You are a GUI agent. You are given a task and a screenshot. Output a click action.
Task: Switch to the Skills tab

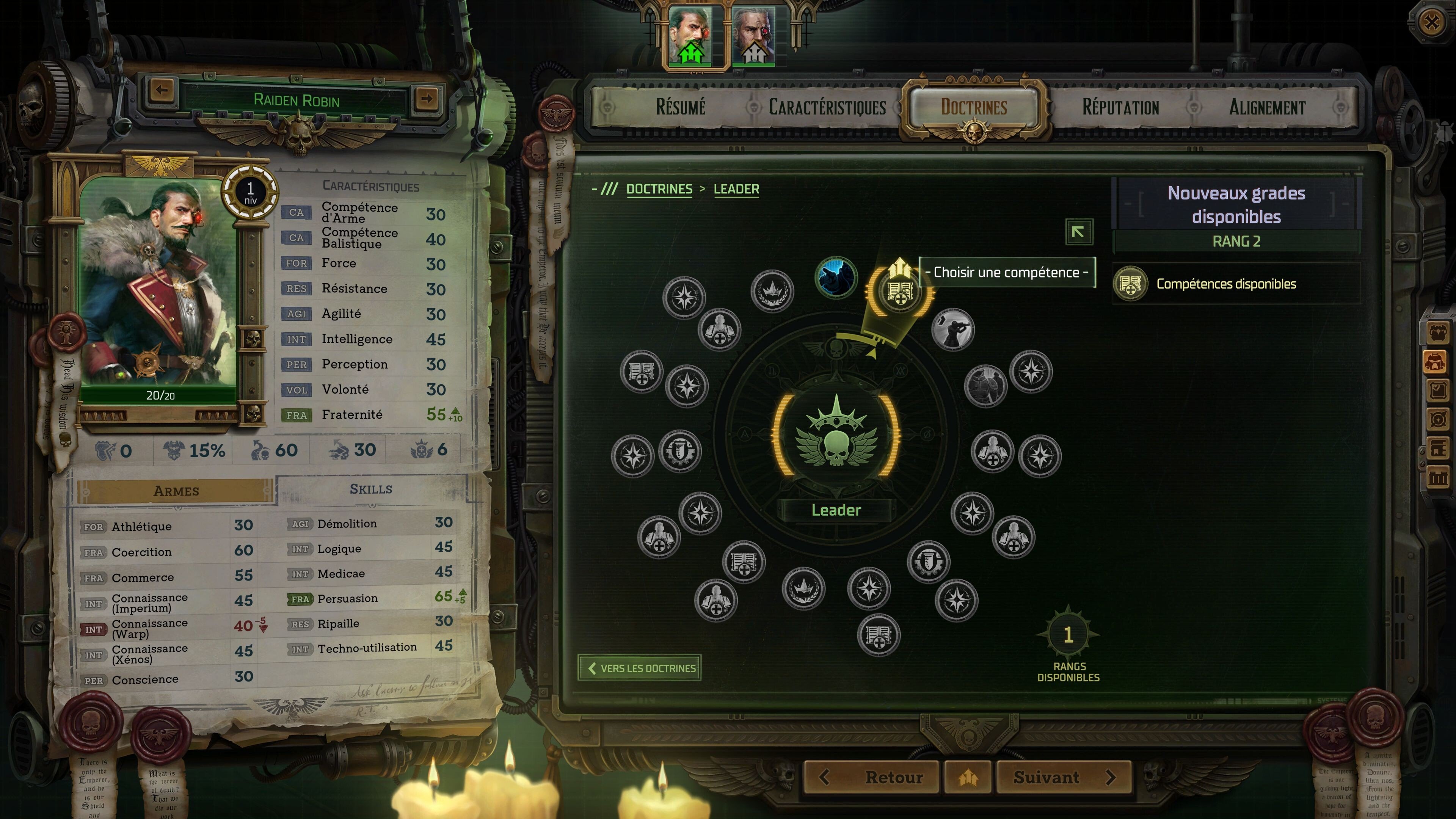click(x=371, y=489)
